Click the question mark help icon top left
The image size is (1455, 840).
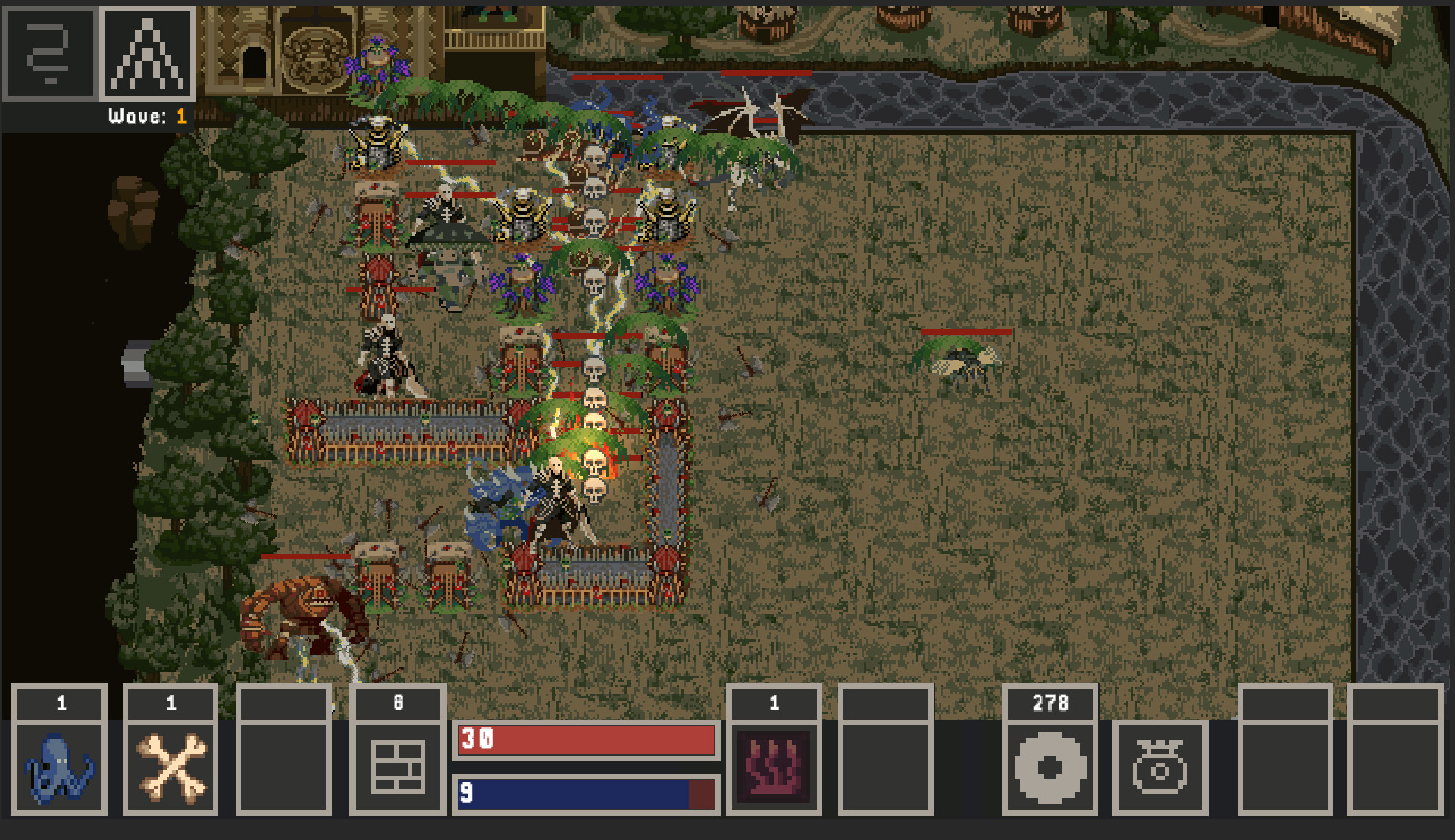point(49,54)
